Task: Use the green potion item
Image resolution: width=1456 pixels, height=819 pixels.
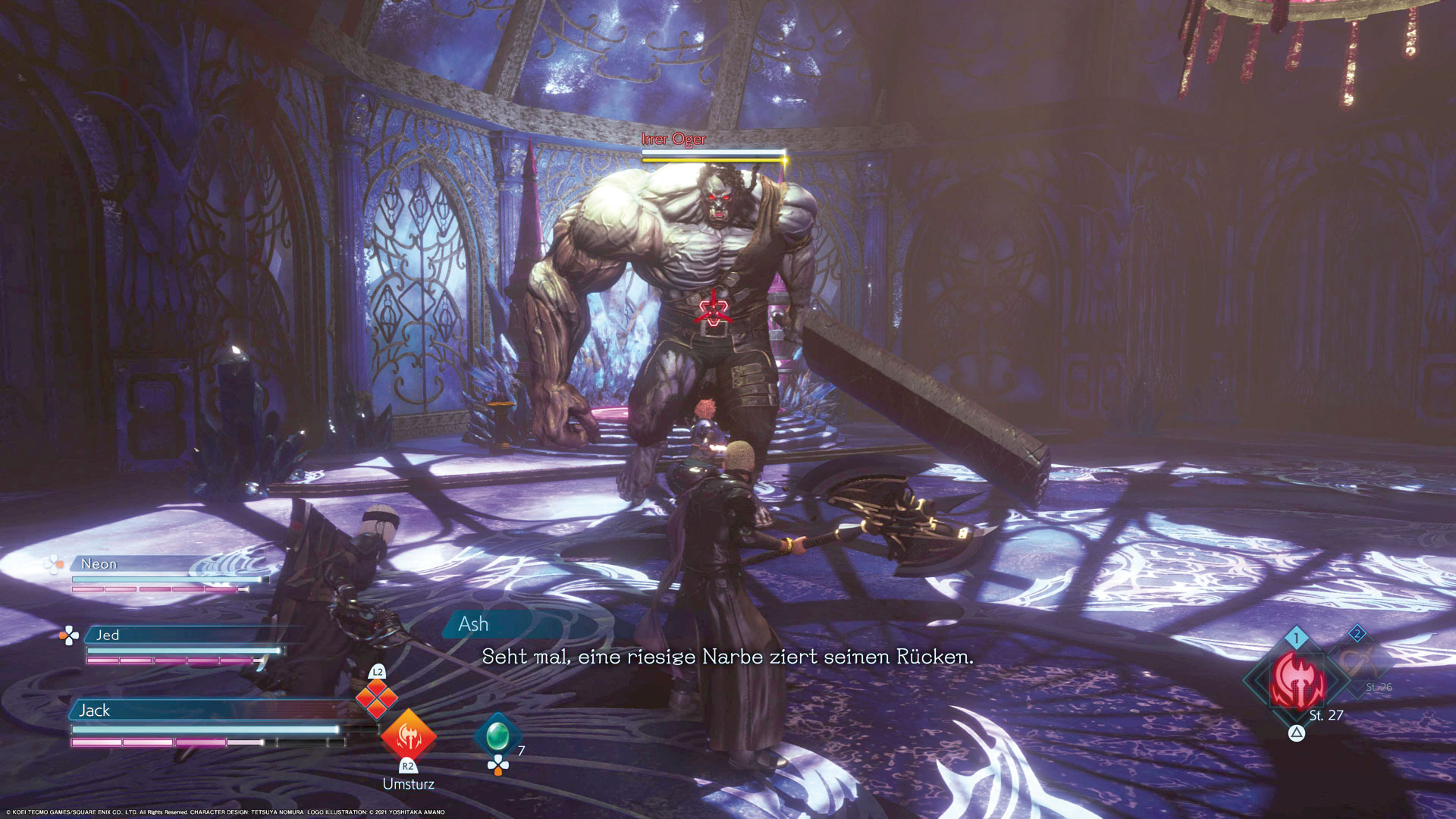Action: pos(497,734)
